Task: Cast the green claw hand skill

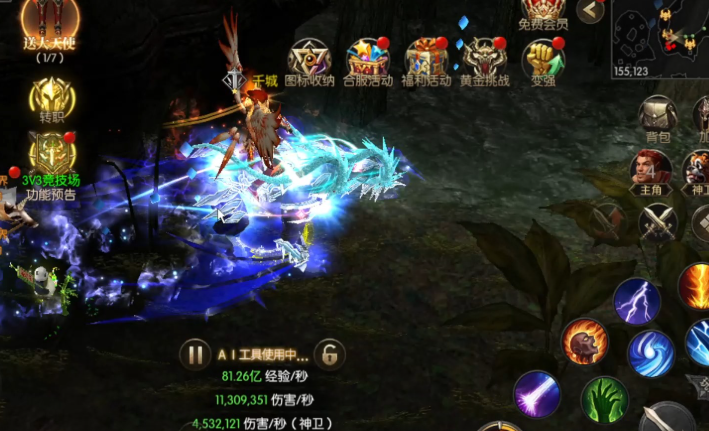Action: (604, 401)
